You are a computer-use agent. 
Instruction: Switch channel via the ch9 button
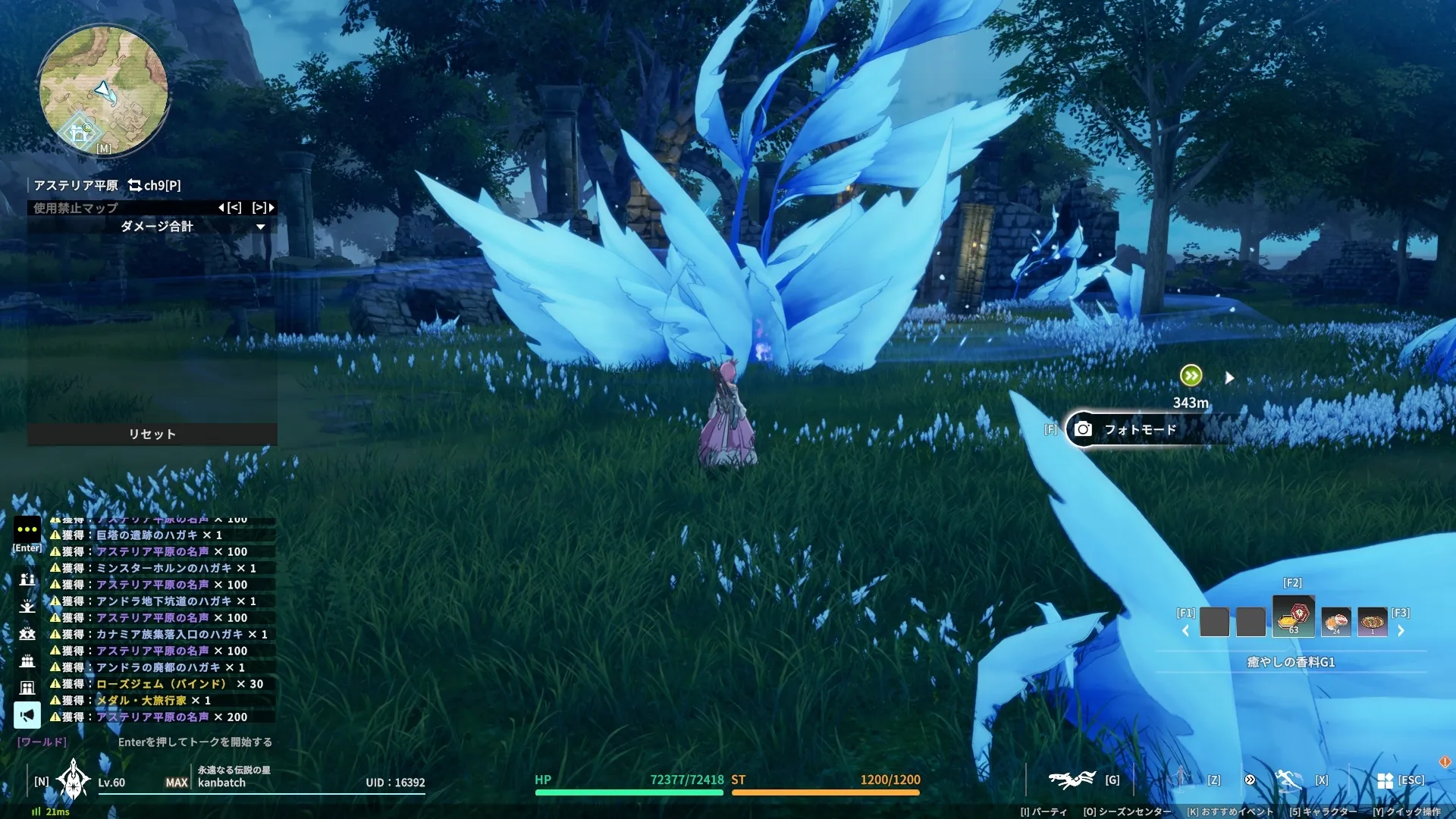155,185
